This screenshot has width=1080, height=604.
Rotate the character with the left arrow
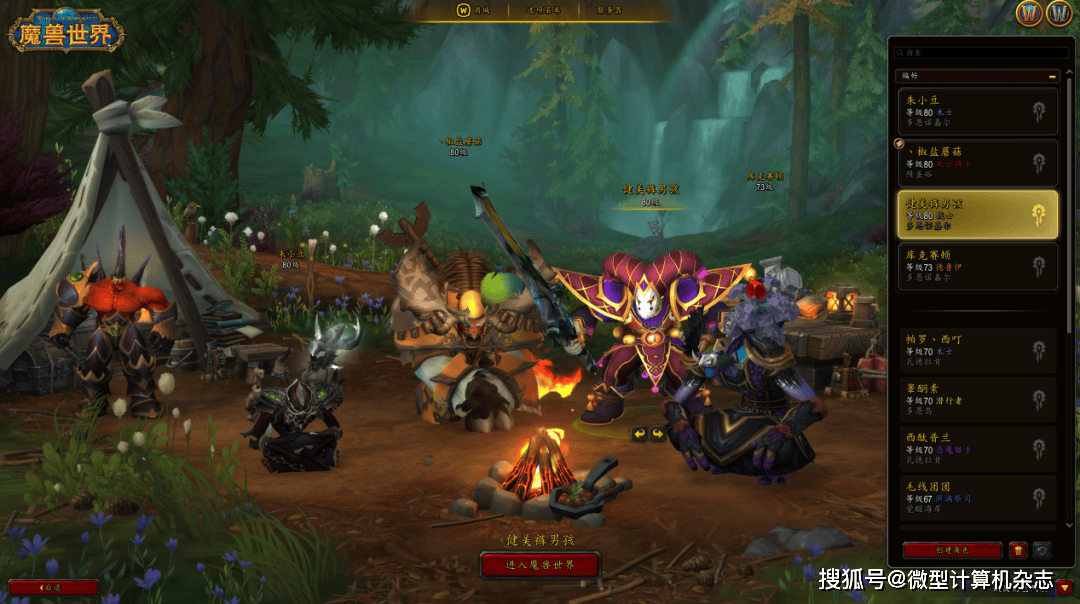pos(639,434)
